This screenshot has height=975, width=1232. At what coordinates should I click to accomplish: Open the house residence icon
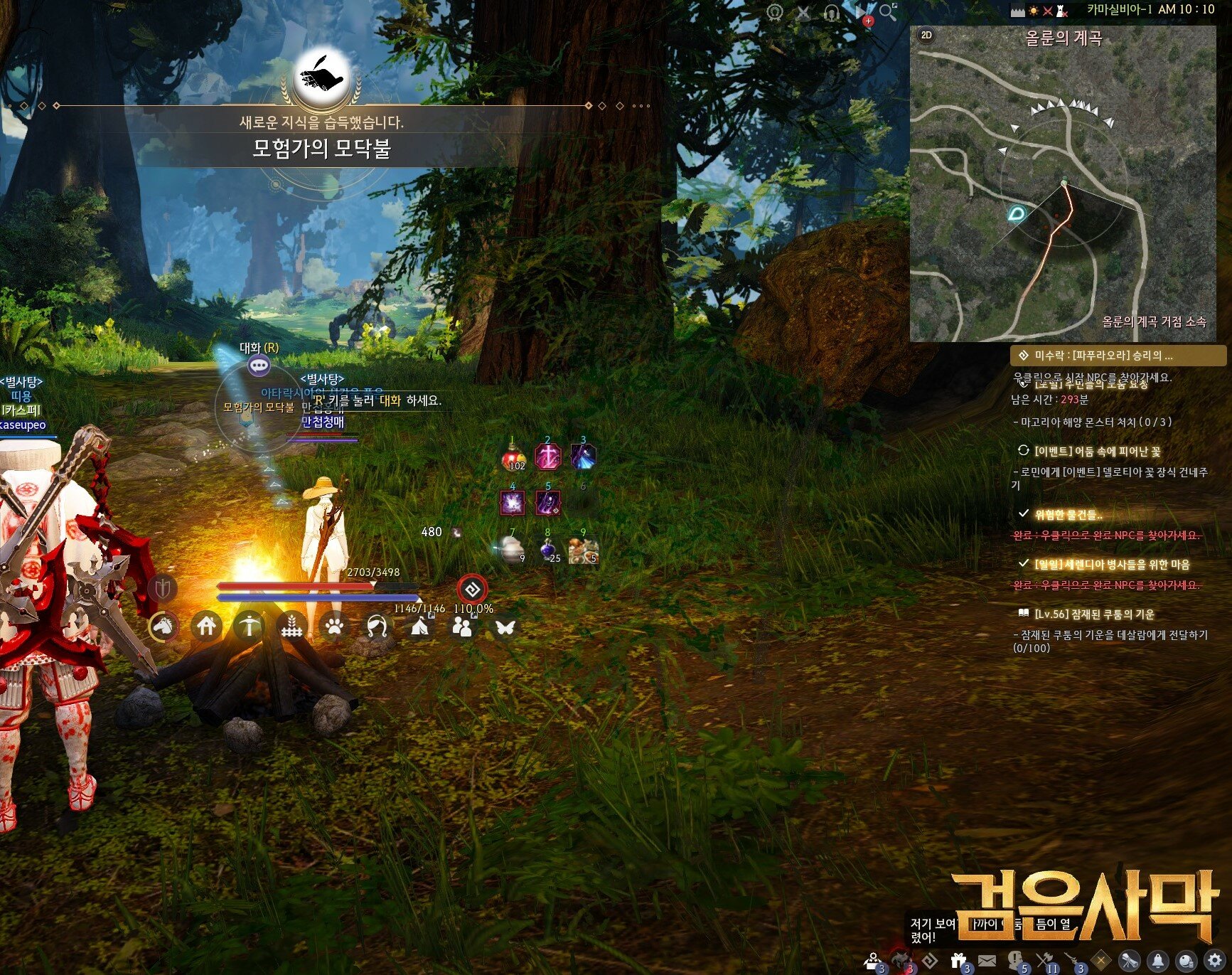(207, 627)
